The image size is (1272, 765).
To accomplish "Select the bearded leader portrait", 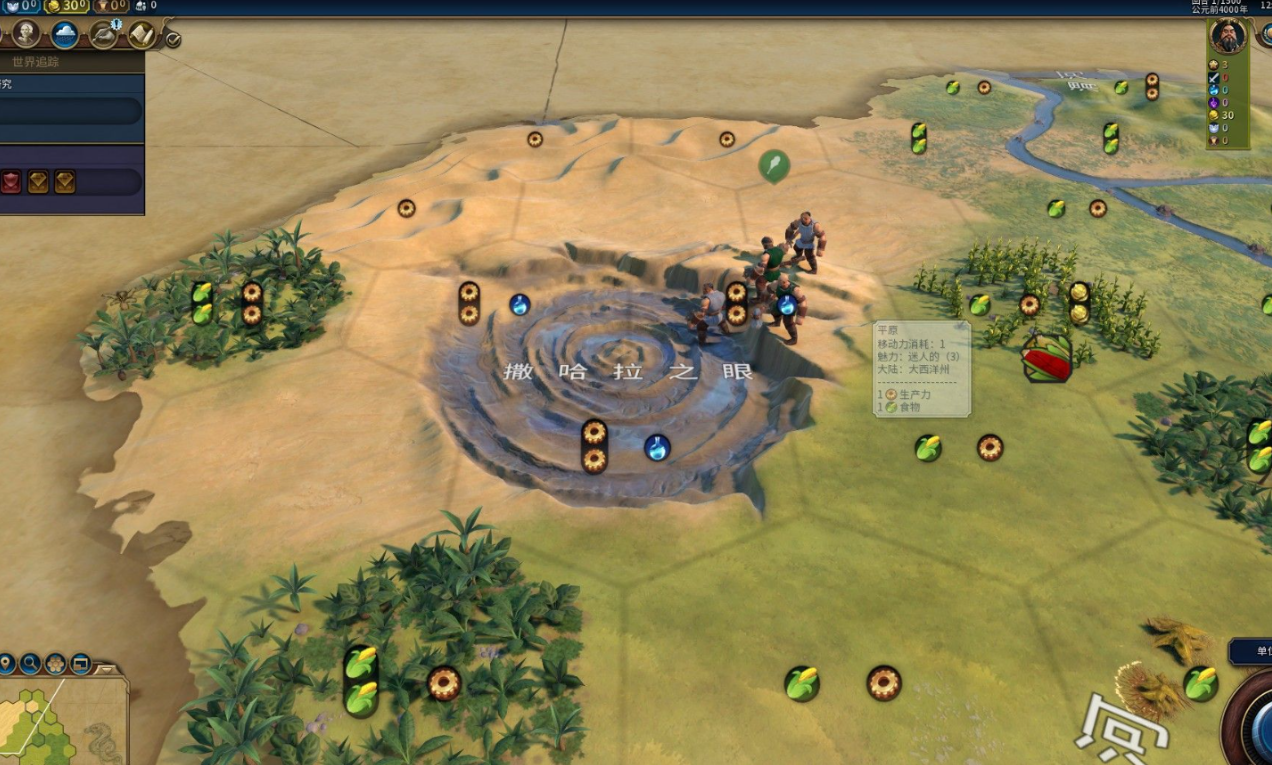I will click(1227, 37).
